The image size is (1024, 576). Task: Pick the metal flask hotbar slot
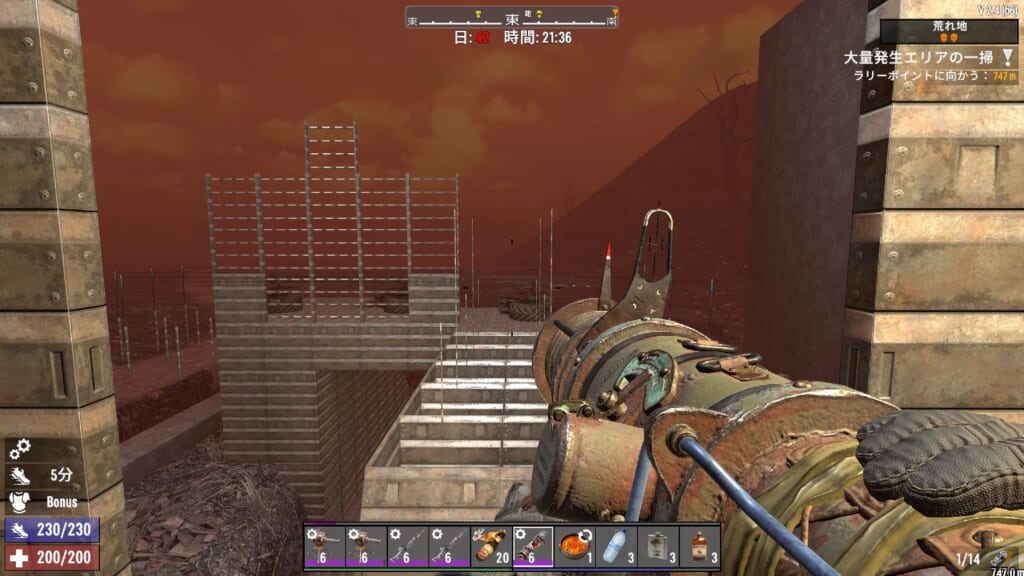(x=658, y=547)
